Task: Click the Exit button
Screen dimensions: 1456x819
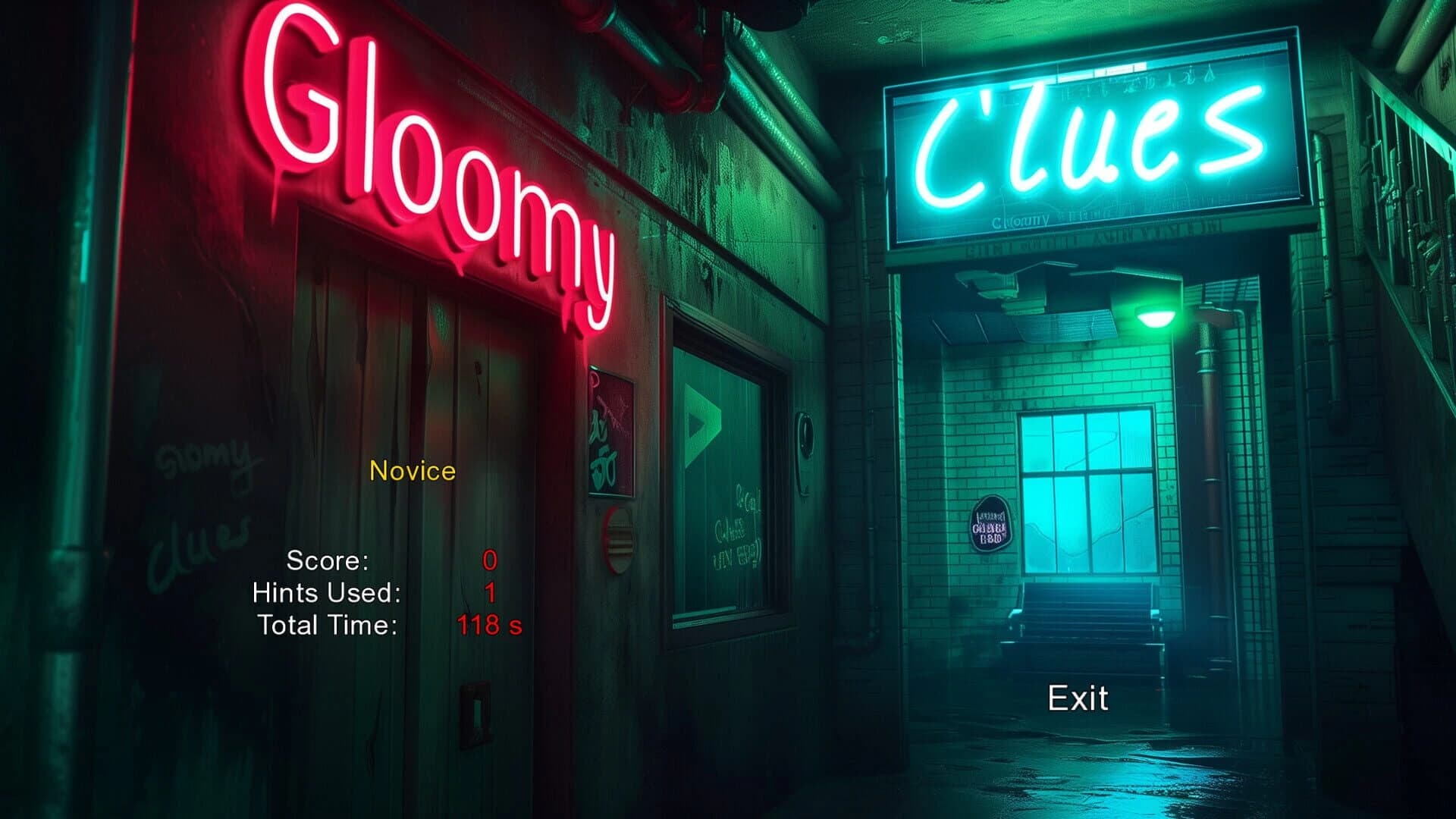Action: (x=1077, y=697)
